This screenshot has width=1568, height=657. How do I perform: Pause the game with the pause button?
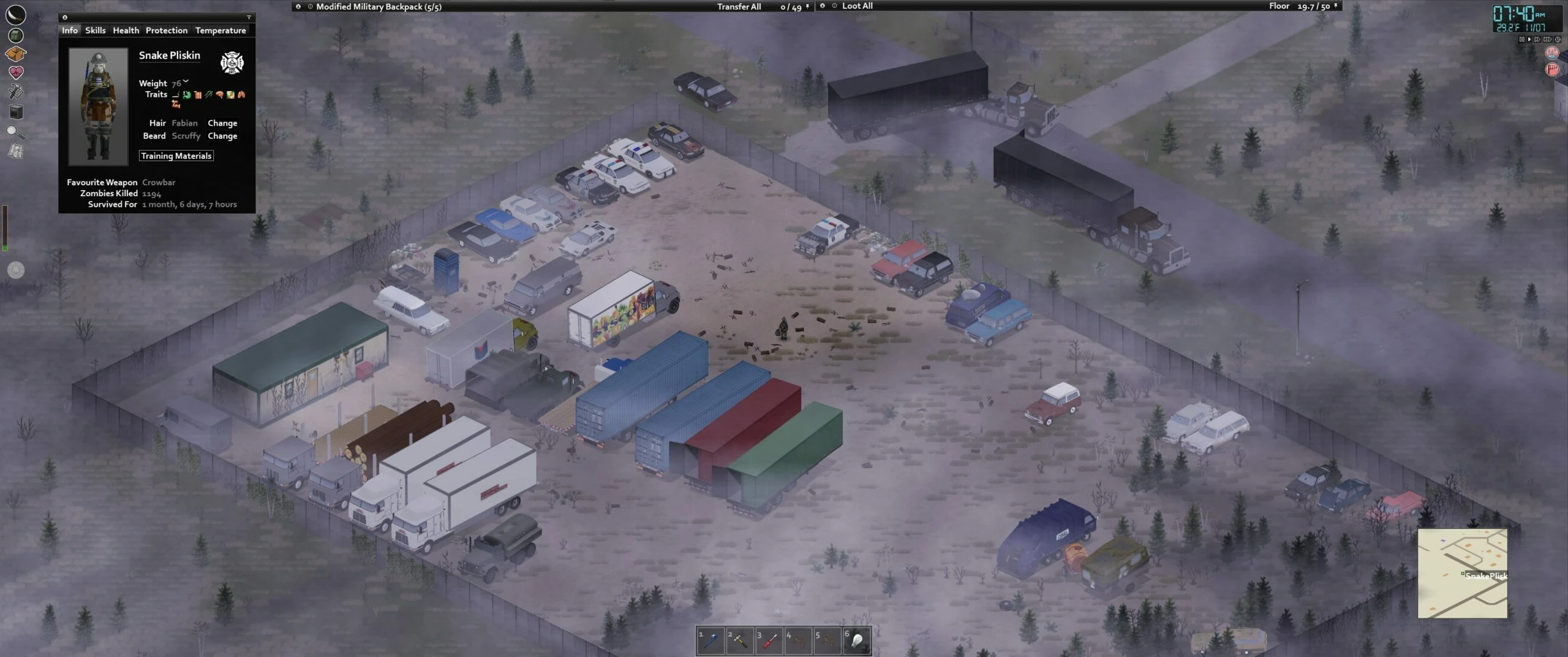point(1522,39)
